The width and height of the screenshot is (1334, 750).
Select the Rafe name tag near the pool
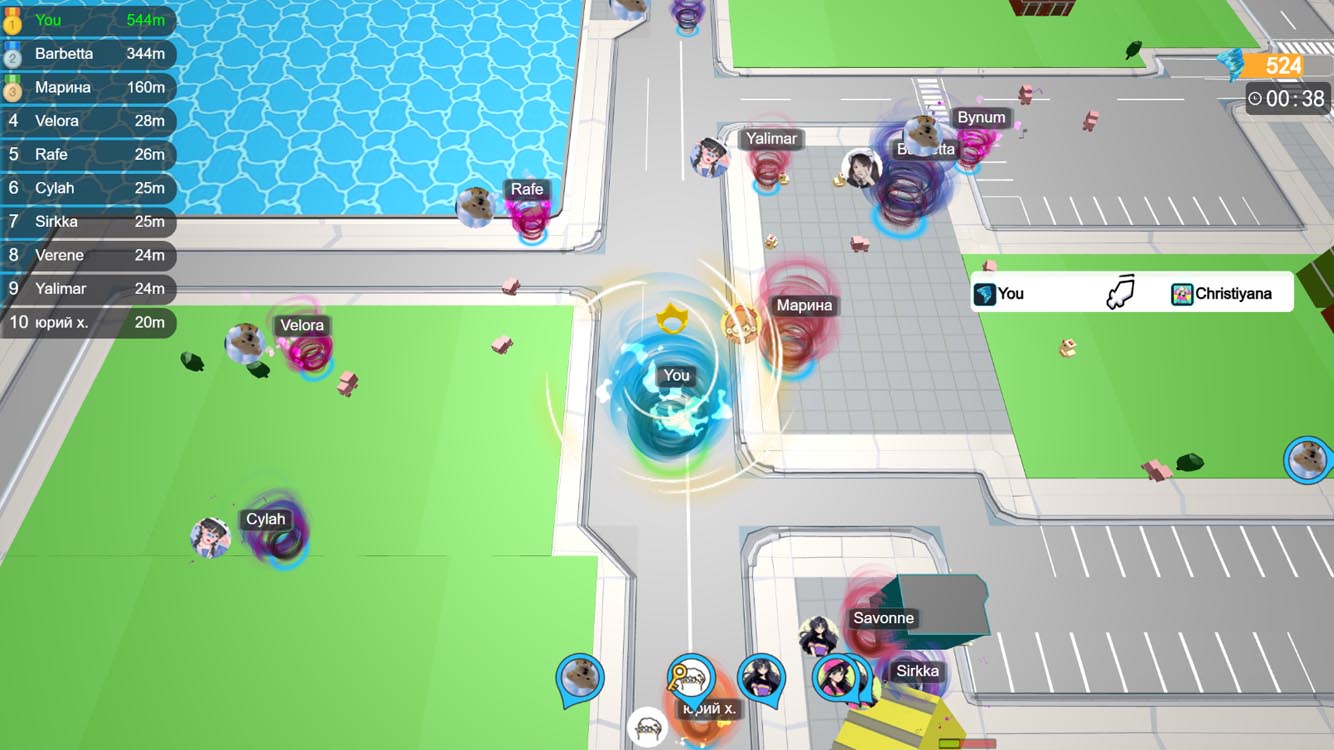[x=528, y=188]
